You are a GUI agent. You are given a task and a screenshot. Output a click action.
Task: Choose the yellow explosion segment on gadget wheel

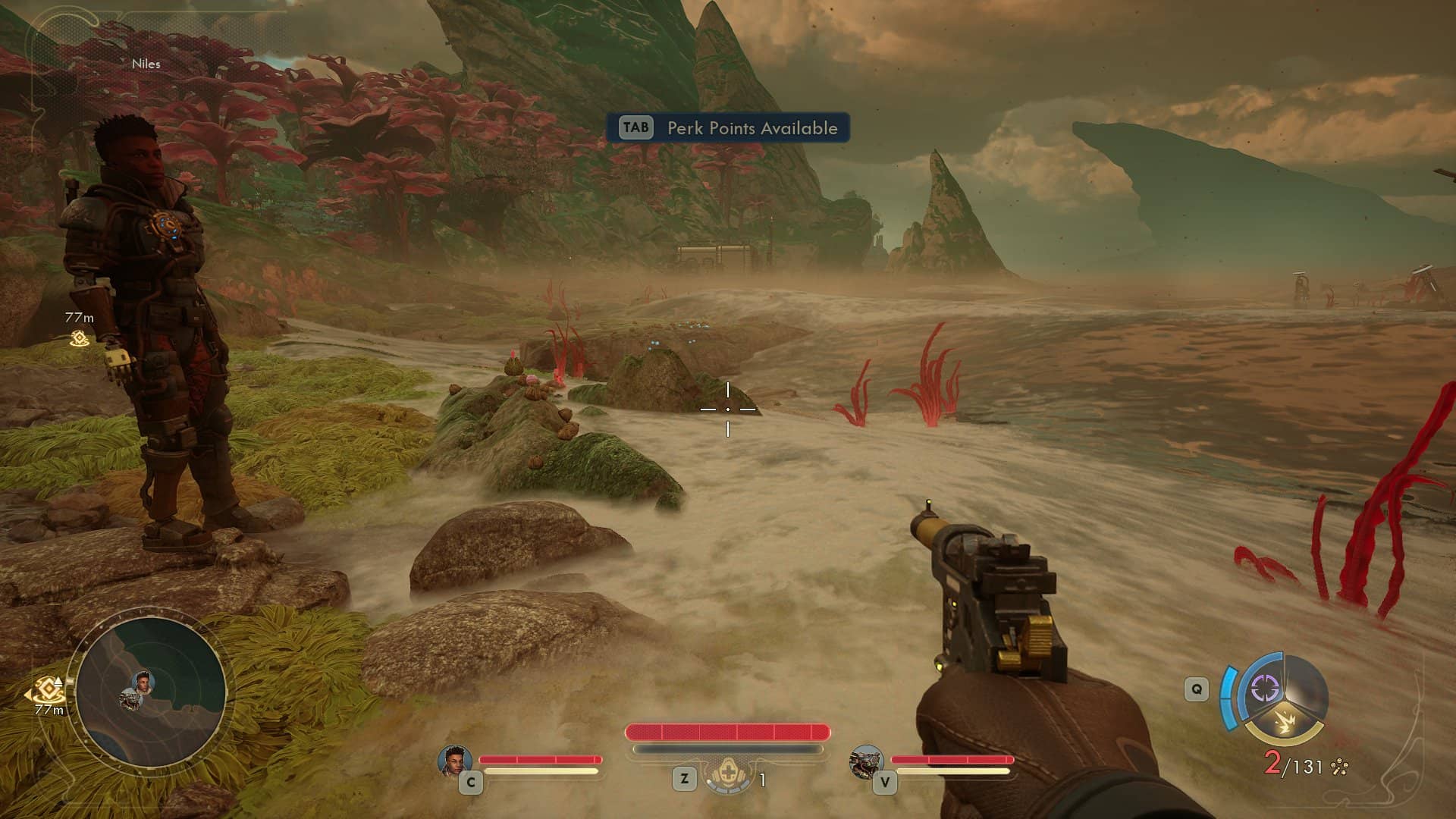click(1284, 723)
